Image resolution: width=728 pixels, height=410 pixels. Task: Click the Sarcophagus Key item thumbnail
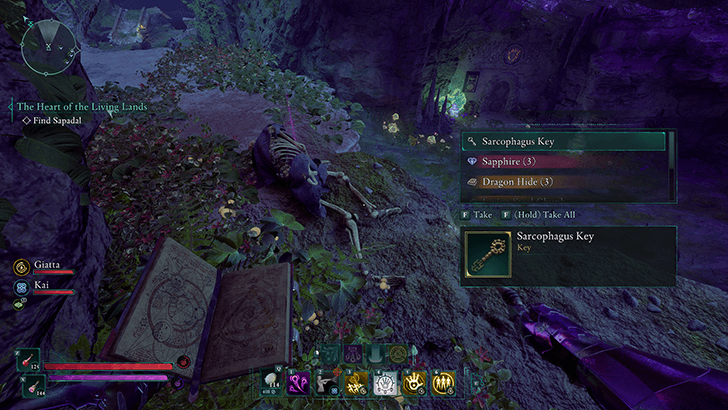point(489,254)
